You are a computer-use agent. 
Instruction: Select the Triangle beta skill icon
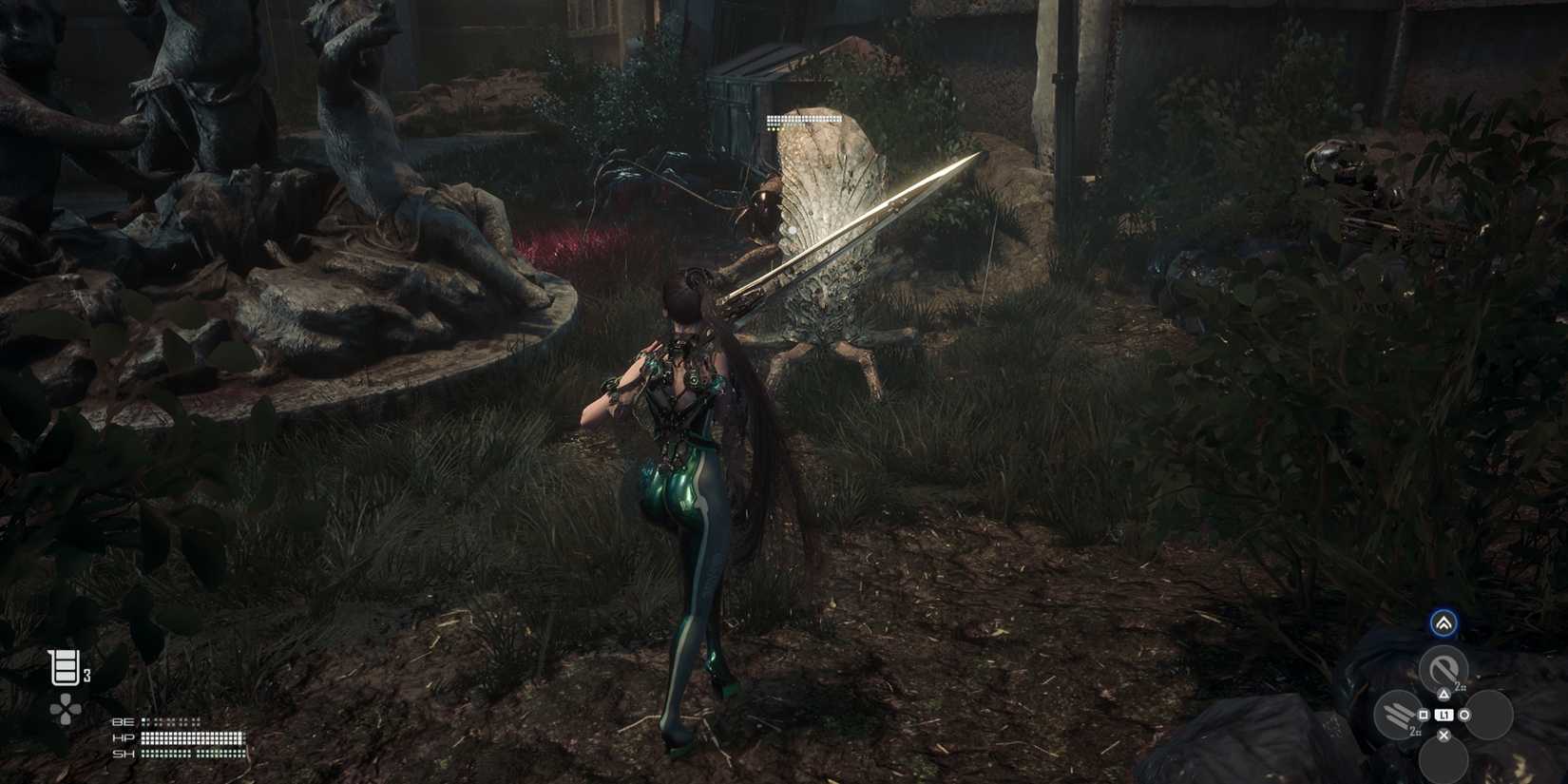(1444, 669)
